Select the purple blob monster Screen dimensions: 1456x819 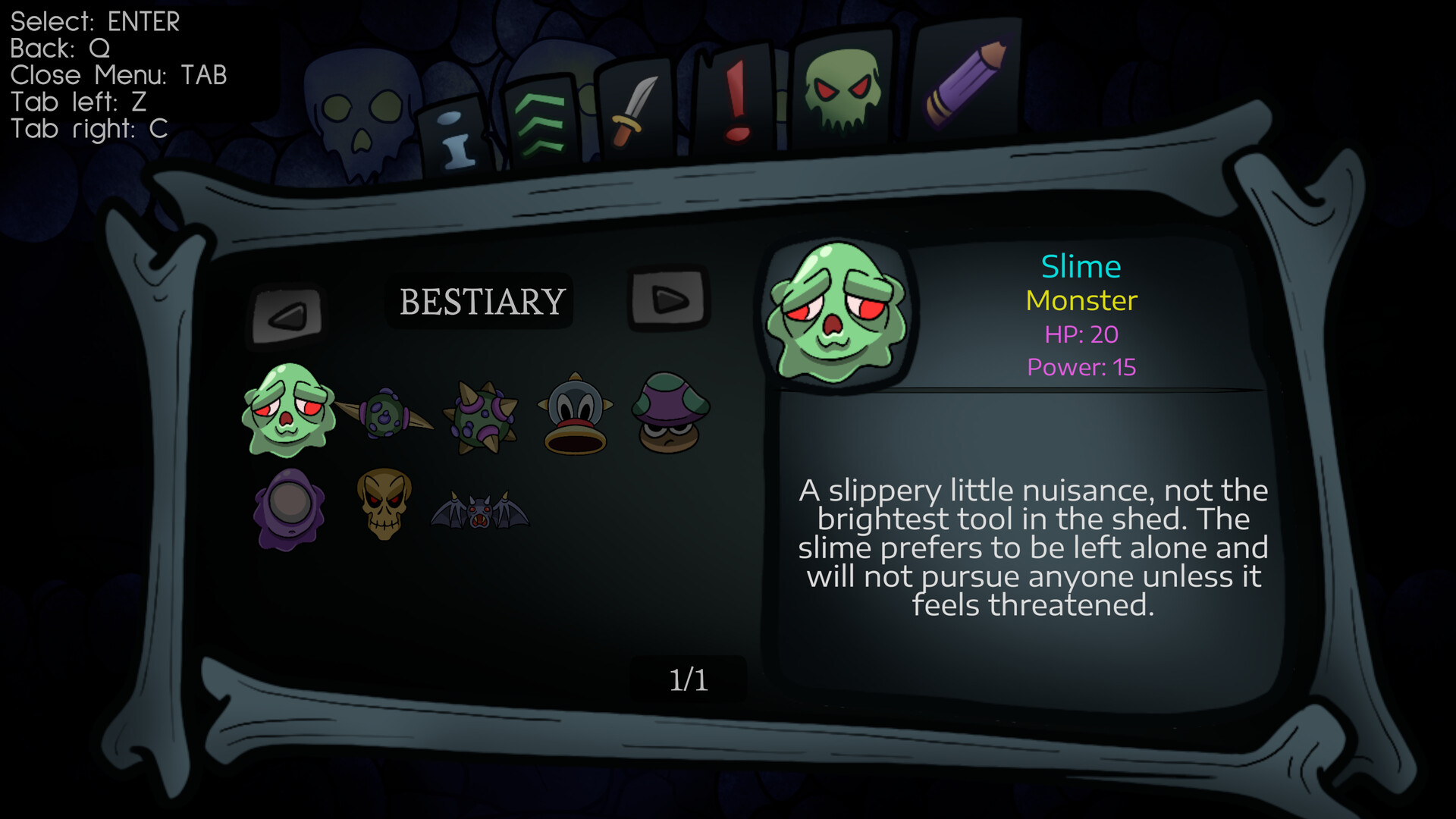click(288, 508)
